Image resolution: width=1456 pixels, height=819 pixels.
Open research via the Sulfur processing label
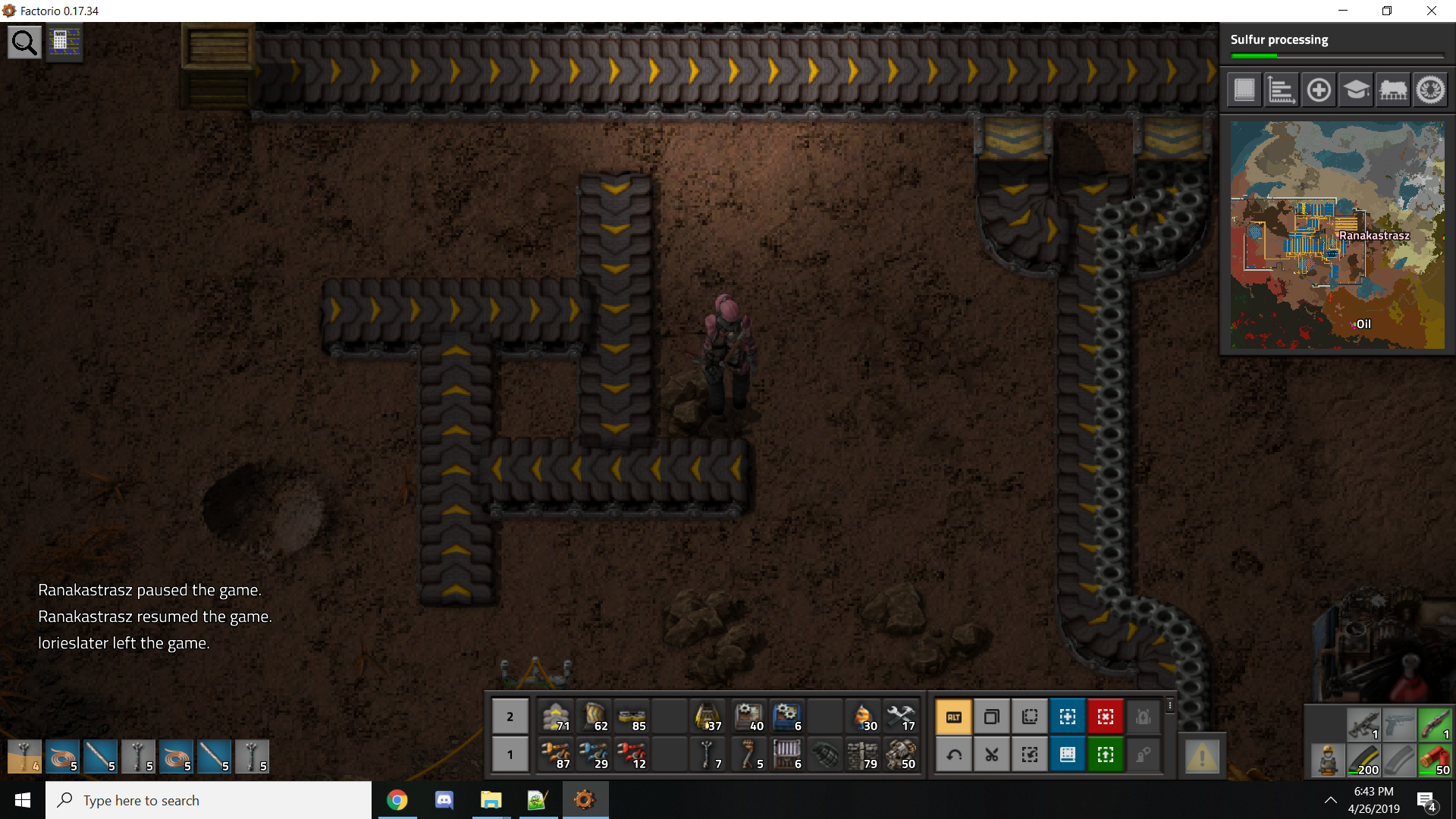1280,39
